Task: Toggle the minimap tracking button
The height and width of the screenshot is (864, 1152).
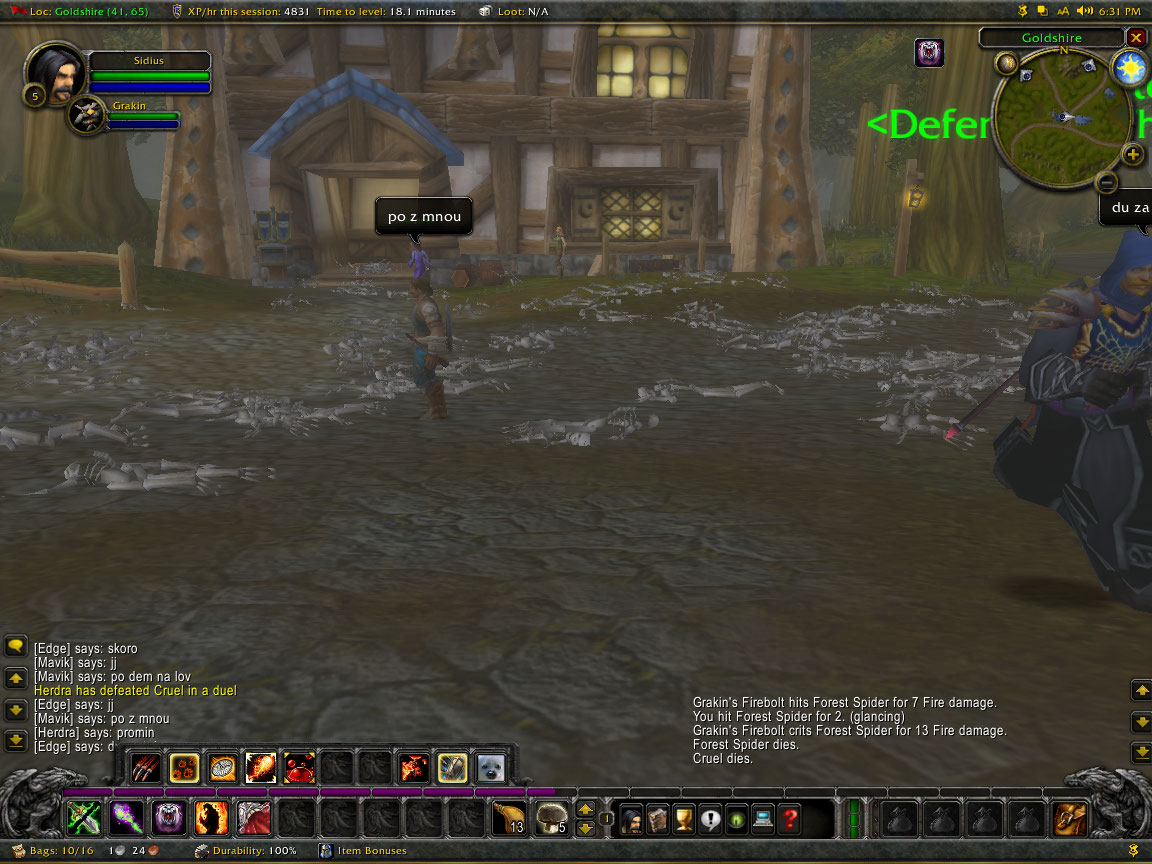Action: tap(1006, 64)
